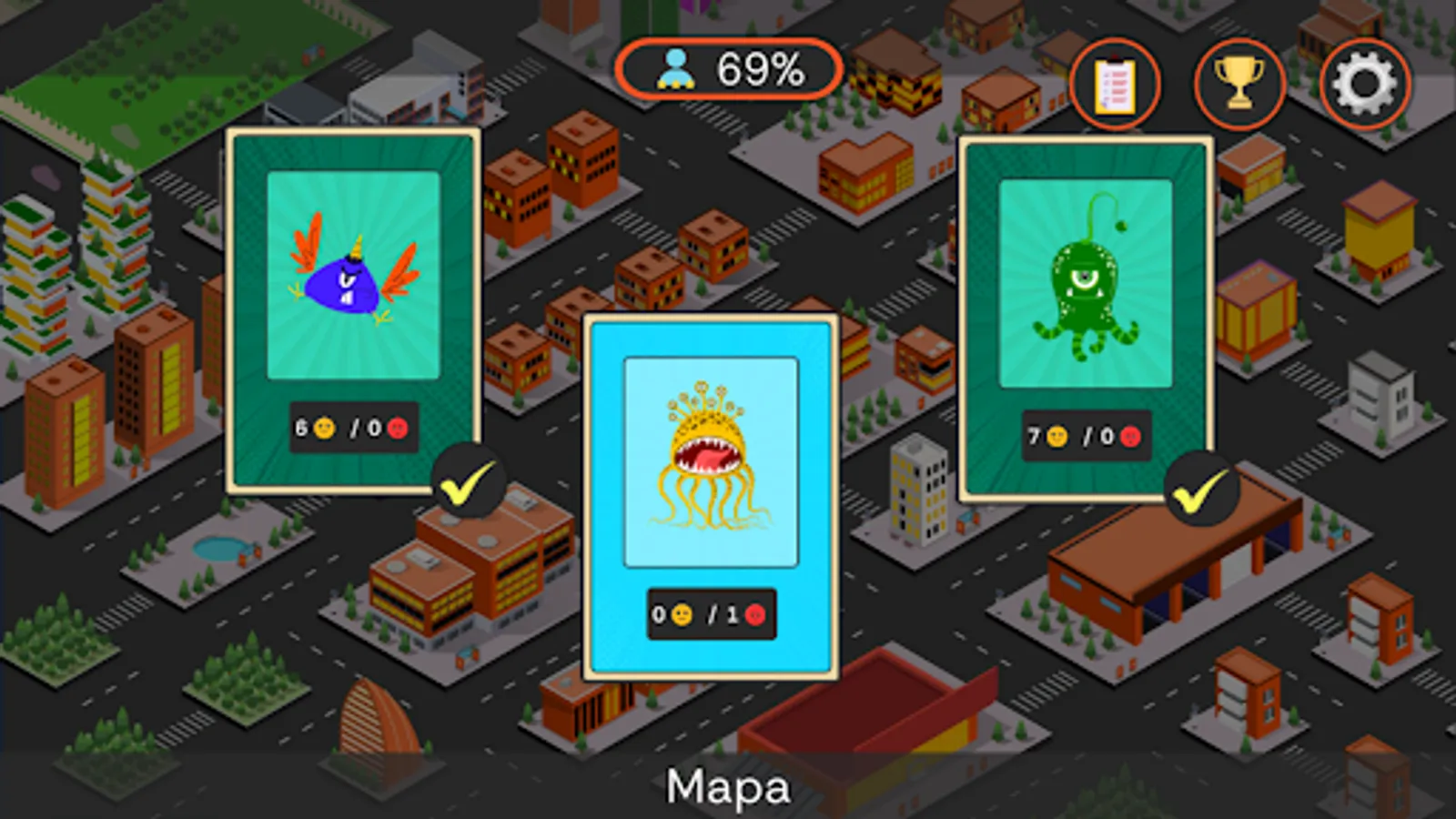Open the tasks clipboard icon
The width and height of the screenshot is (1456, 819).
coord(1115,83)
